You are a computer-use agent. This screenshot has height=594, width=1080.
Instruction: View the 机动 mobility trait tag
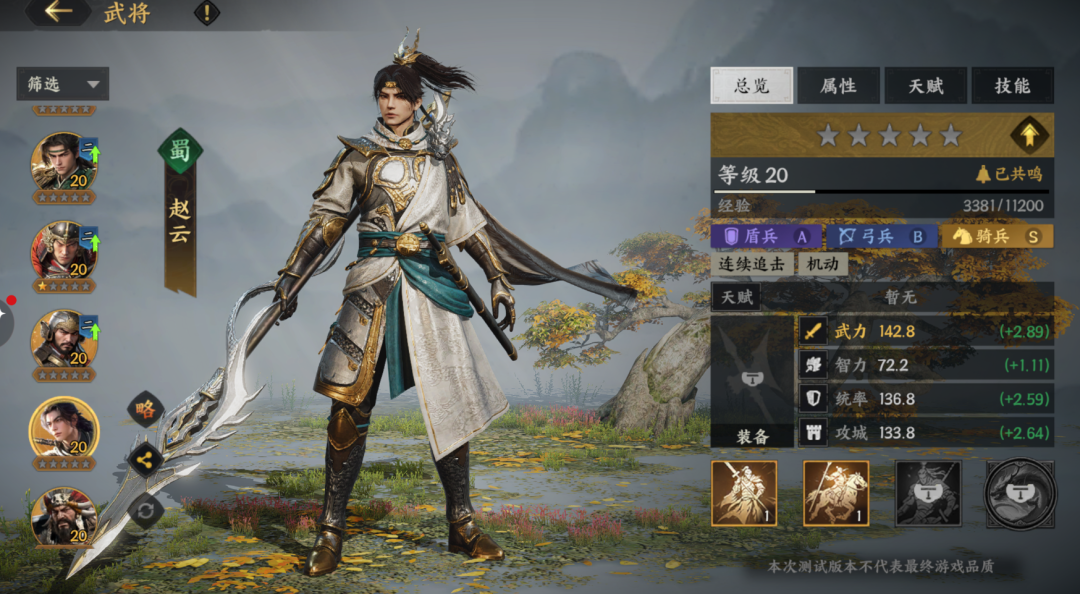coord(822,264)
